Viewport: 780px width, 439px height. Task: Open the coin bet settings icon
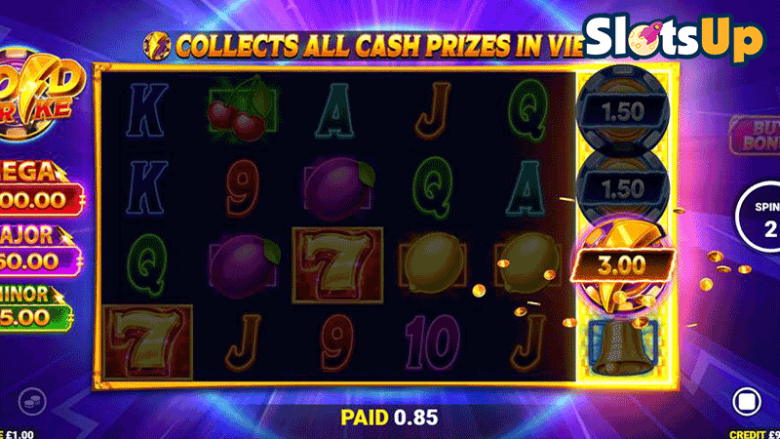(x=32, y=401)
